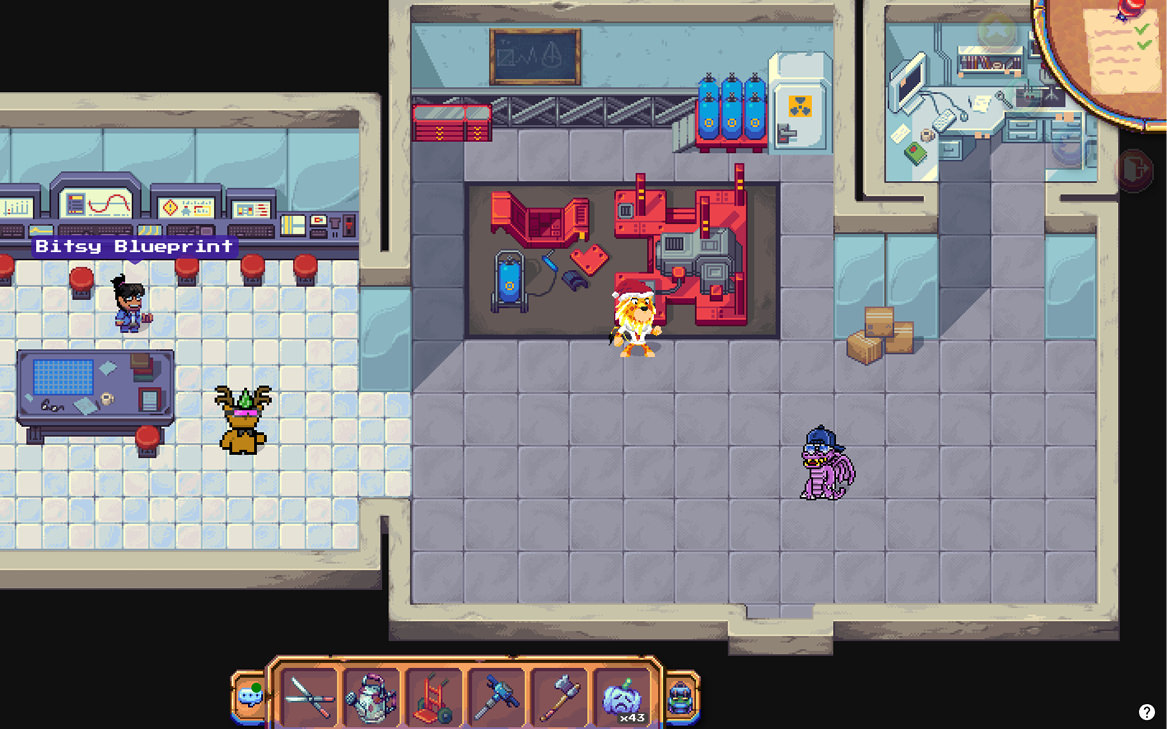Open the chat speech bubble button

point(250,696)
